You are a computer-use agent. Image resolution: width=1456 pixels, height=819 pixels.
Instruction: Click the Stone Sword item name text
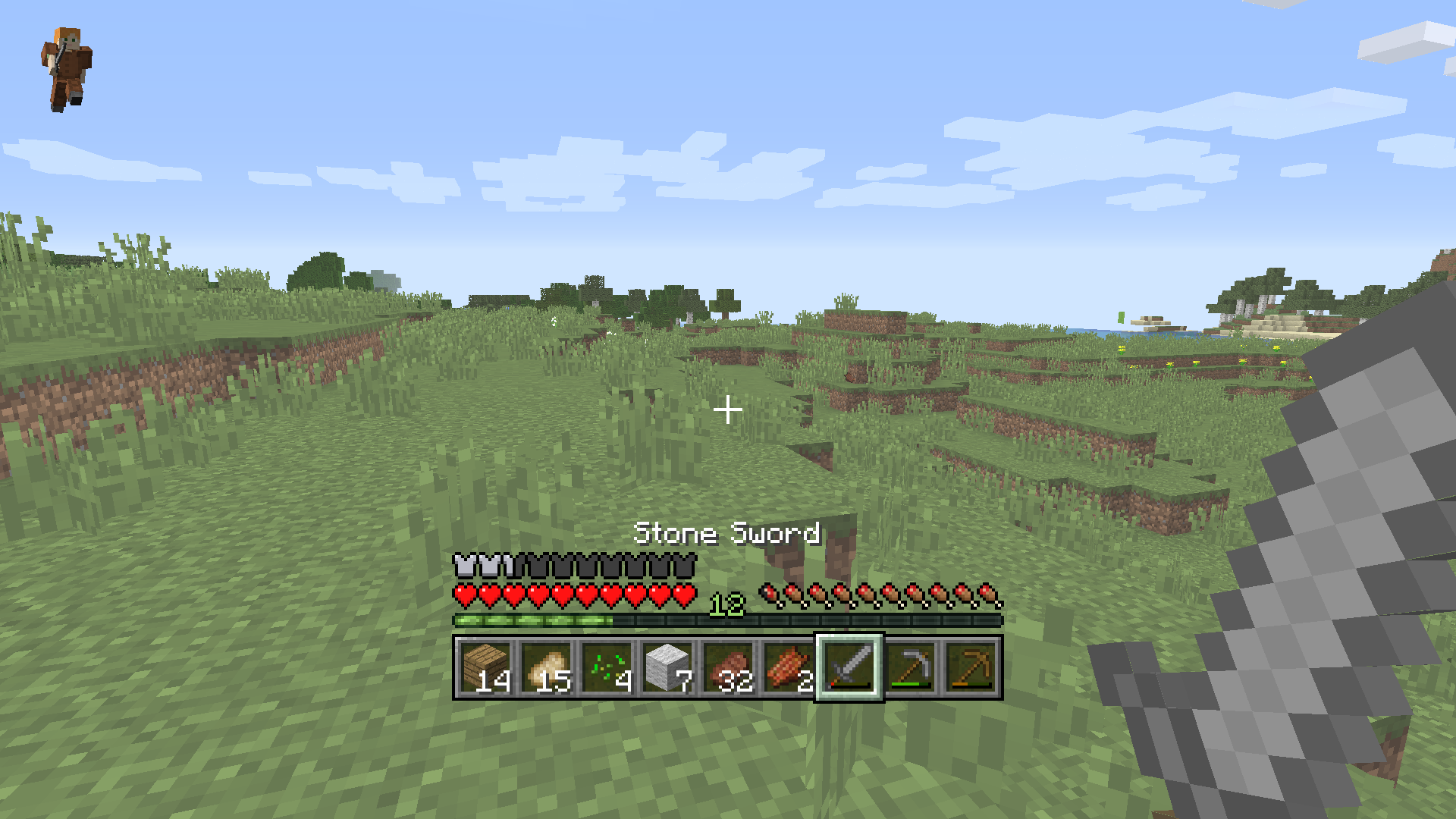[x=726, y=533]
